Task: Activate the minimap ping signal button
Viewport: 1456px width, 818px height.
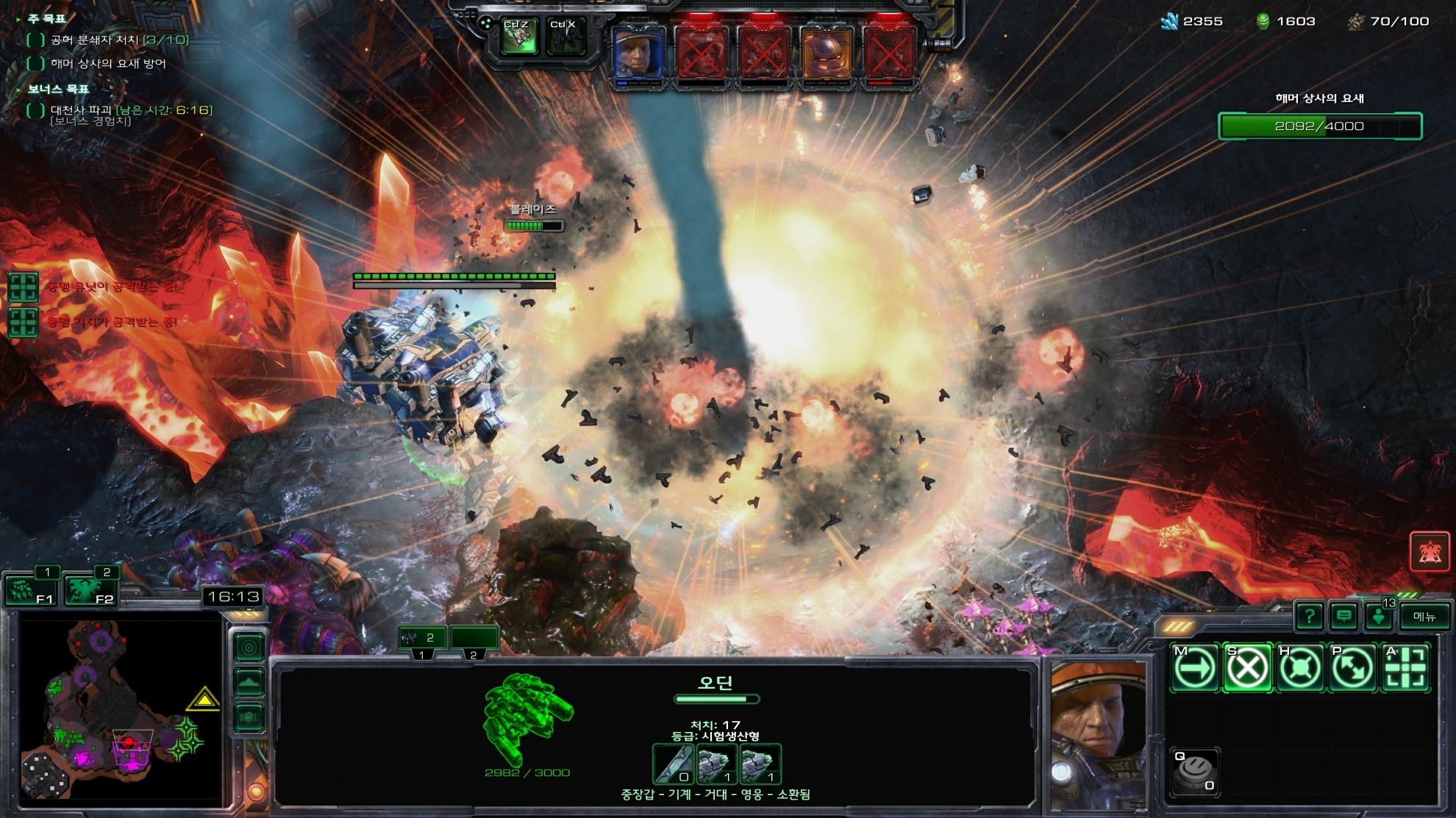Action: click(x=249, y=647)
